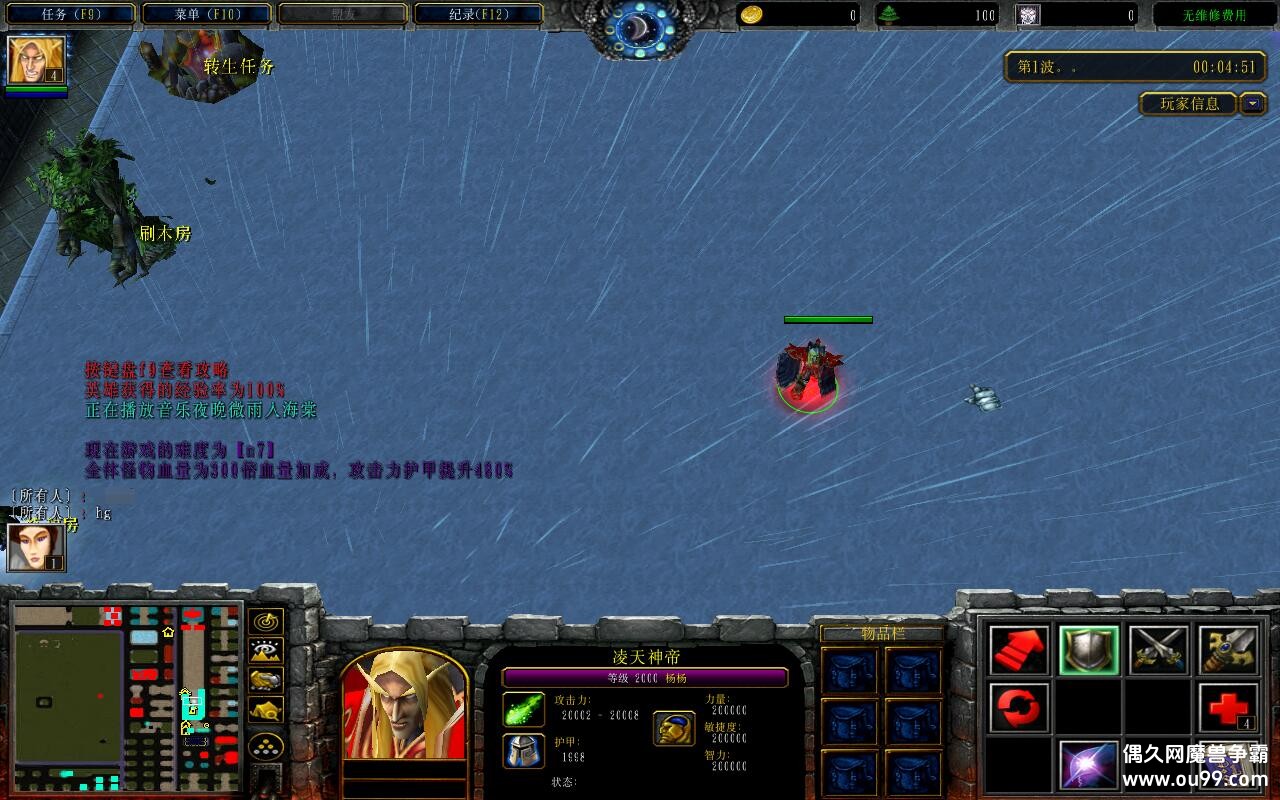1280x800 pixels.
Task: Click the blond hero portrait
Action: 404,705
